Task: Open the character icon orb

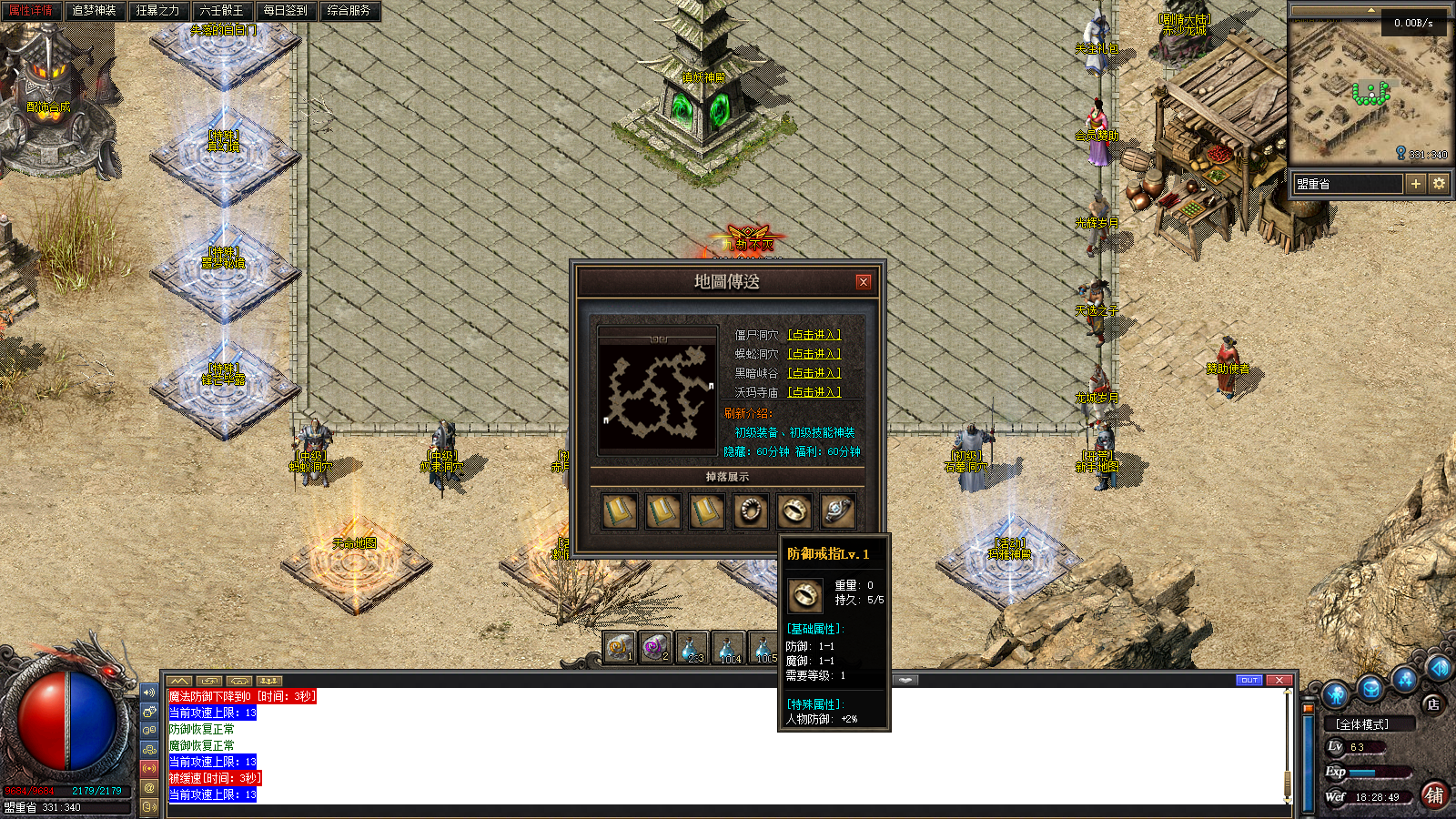Action: [1335, 695]
